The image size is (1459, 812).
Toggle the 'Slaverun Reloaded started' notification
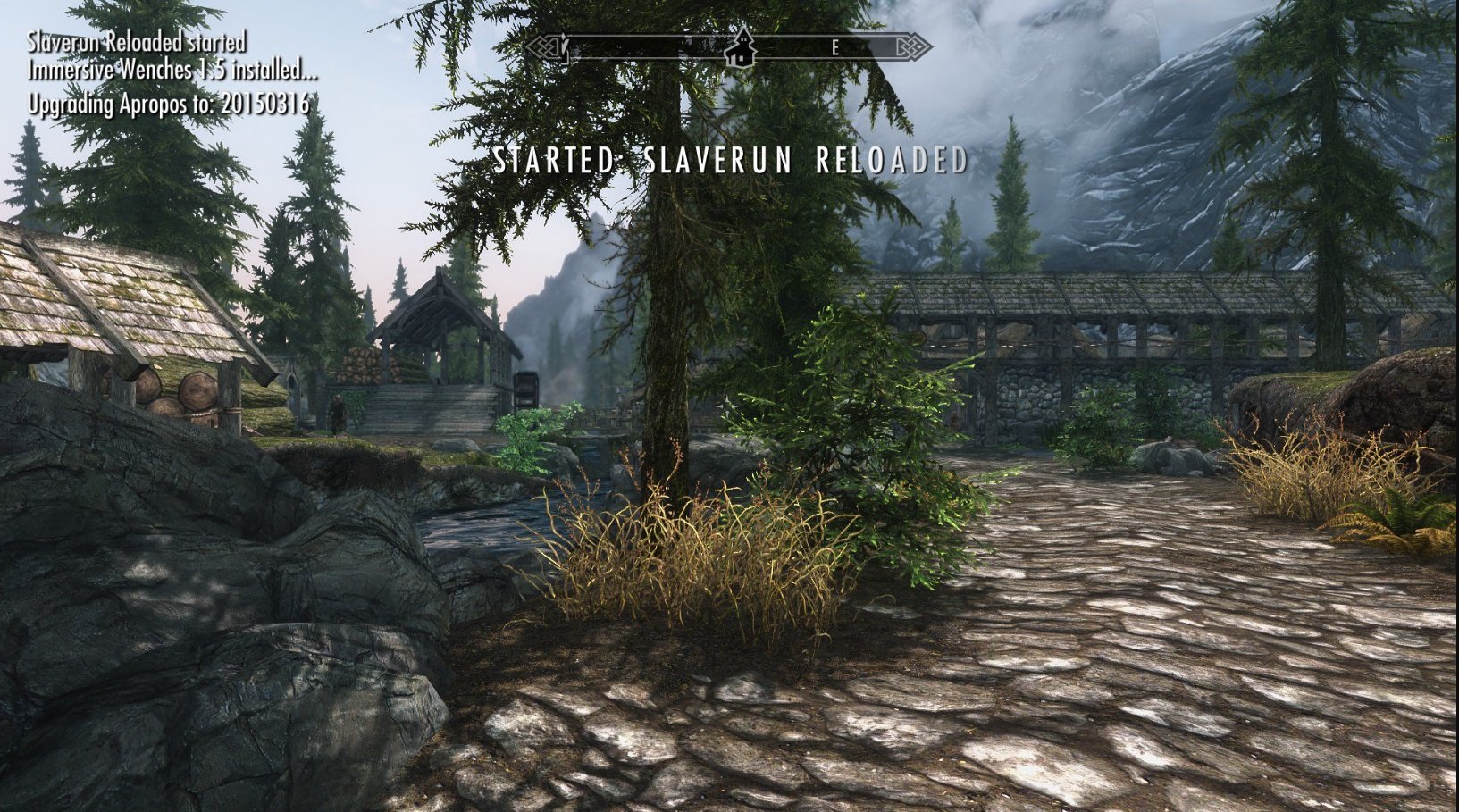pos(134,39)
